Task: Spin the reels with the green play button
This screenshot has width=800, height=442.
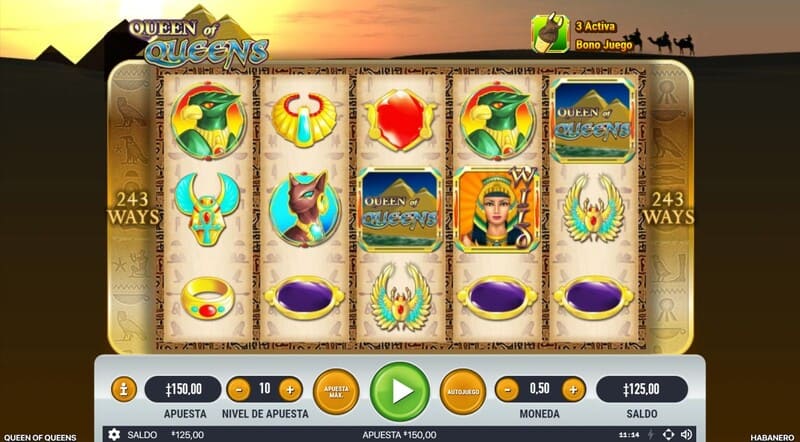Action: pos(399,391)
